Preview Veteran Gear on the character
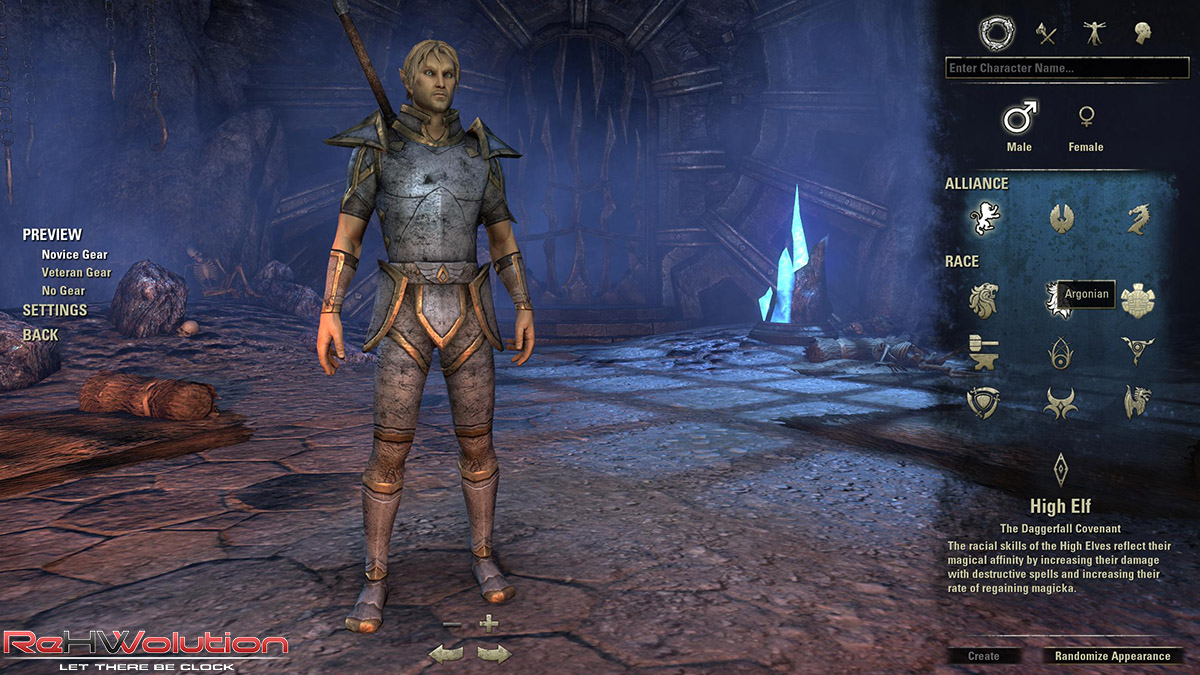Viewport: 1200px width, 675px height. point(76,272)
